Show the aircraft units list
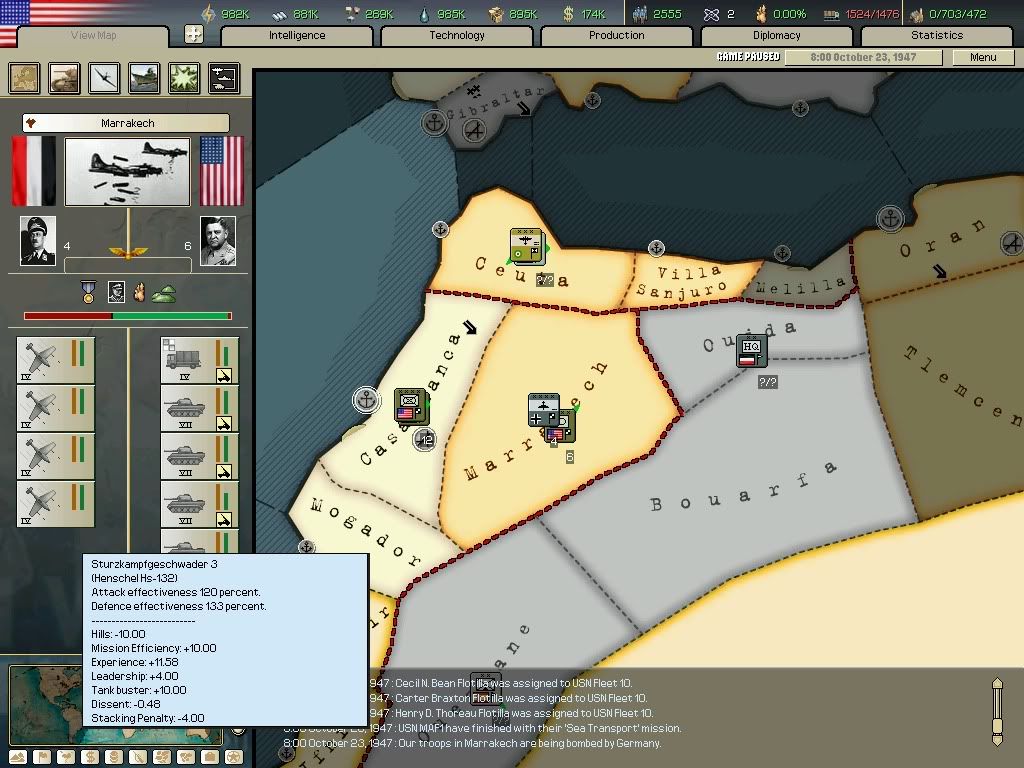 click(x=104, y=78)
